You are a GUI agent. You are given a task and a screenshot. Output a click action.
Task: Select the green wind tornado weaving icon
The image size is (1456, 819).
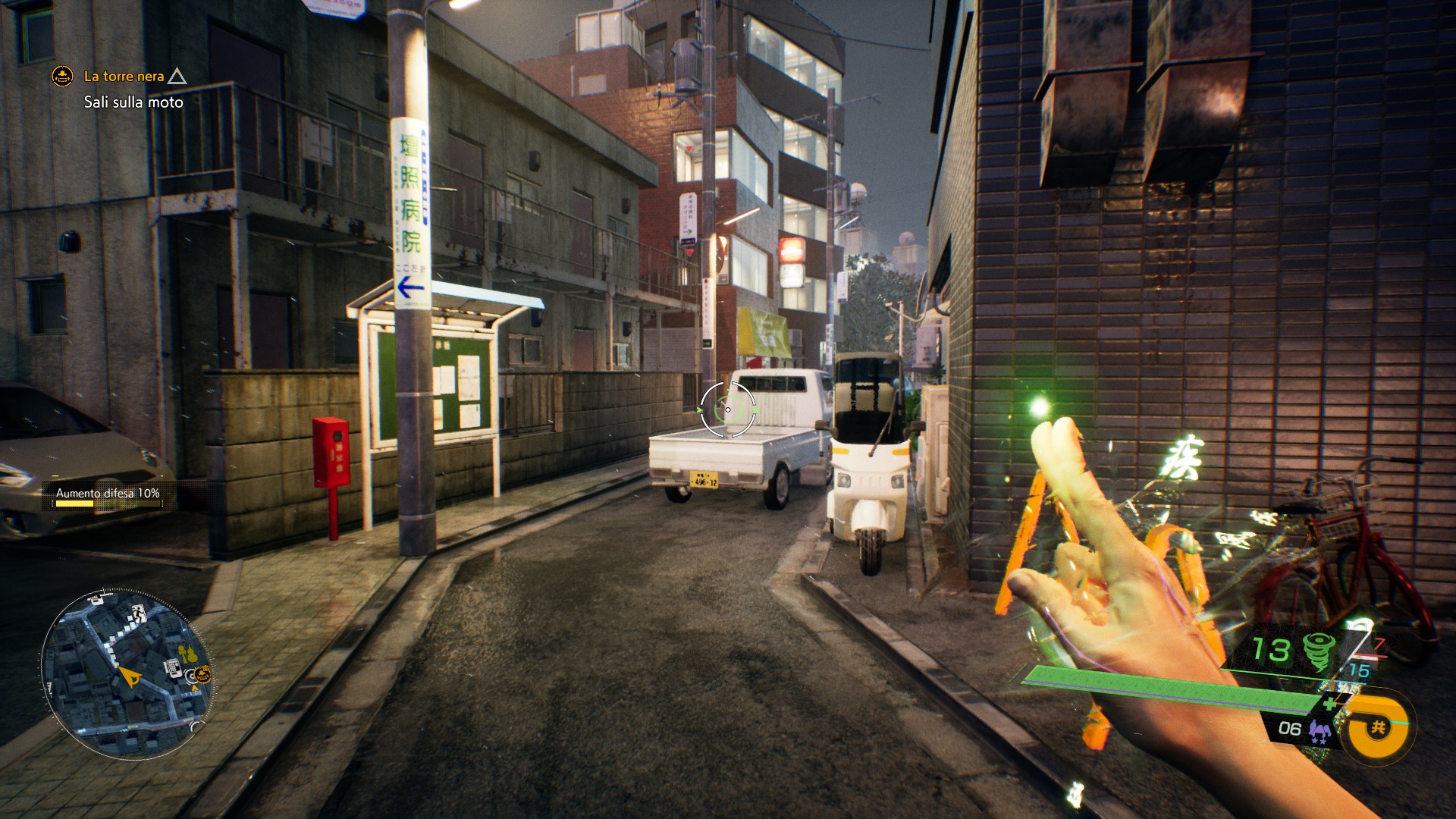[x=1318, y=651]
